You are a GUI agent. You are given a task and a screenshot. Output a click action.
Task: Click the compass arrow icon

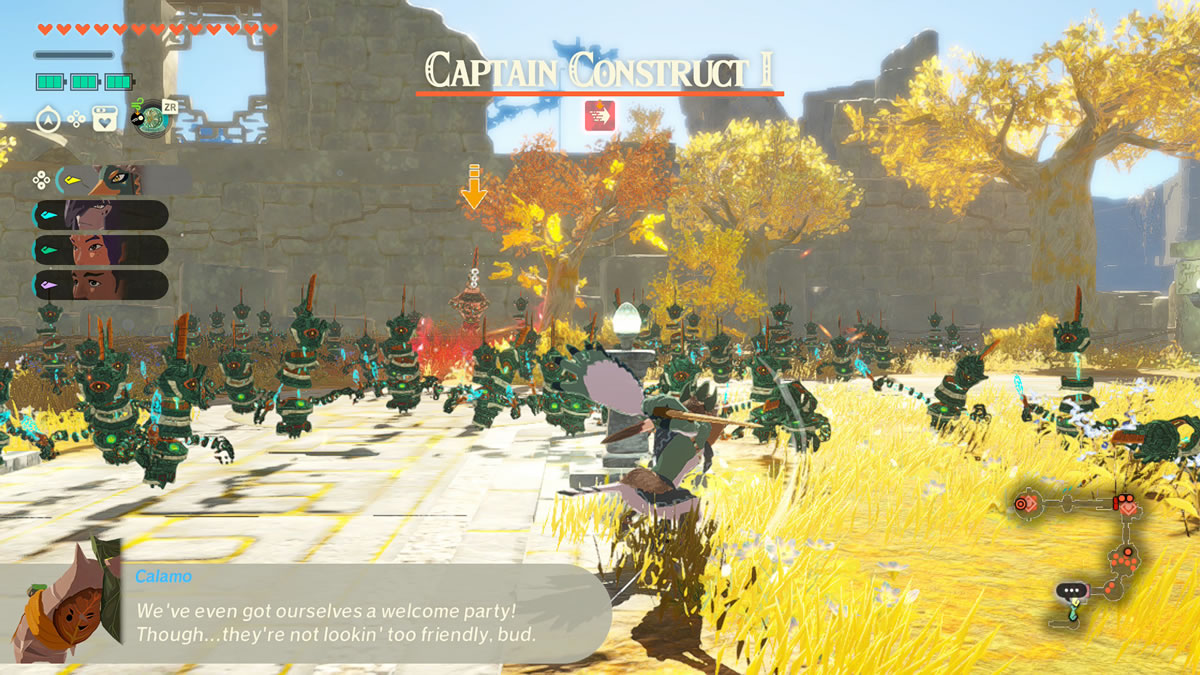pos(49,120)
